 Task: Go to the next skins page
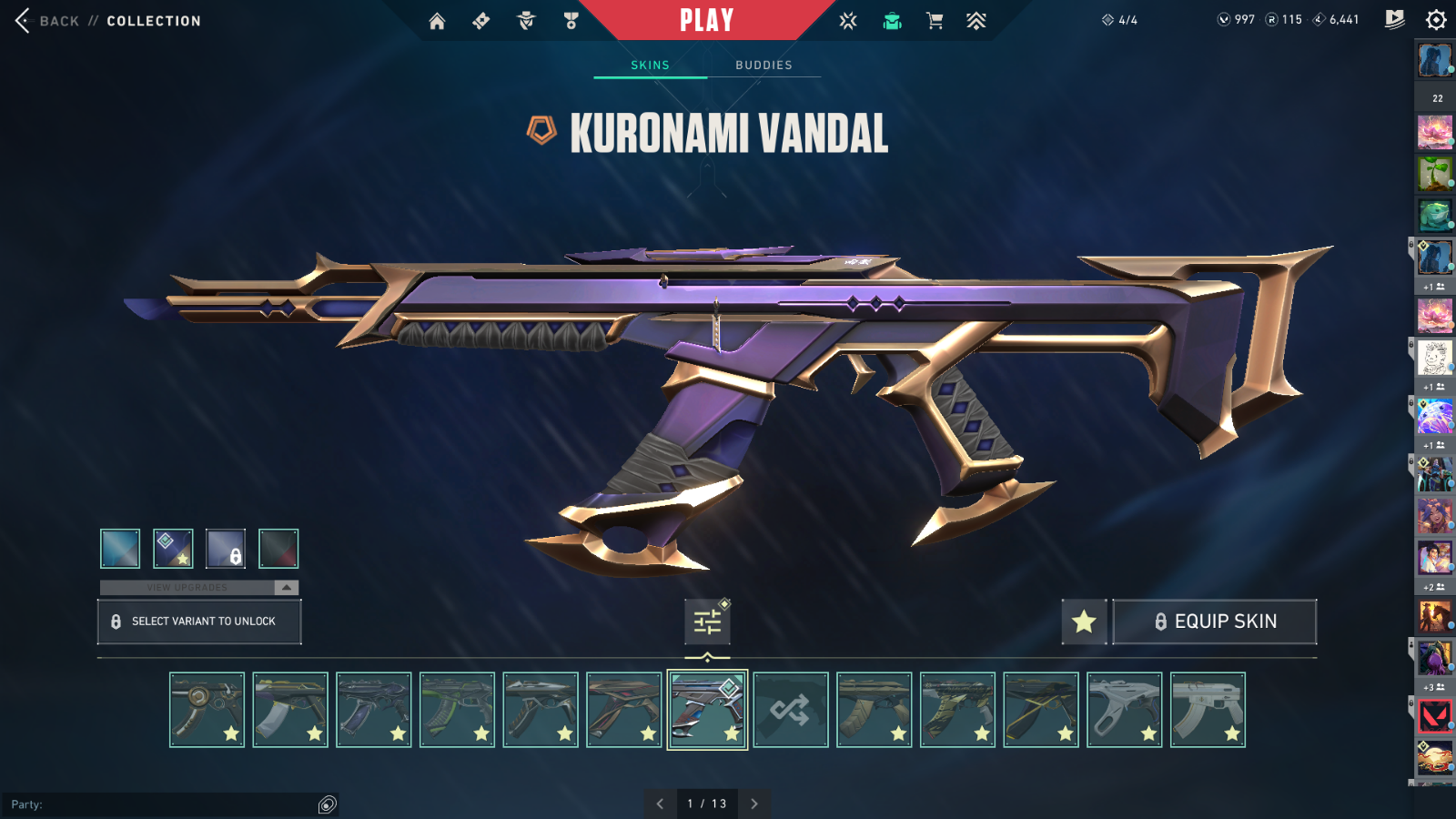click(754, 804)
